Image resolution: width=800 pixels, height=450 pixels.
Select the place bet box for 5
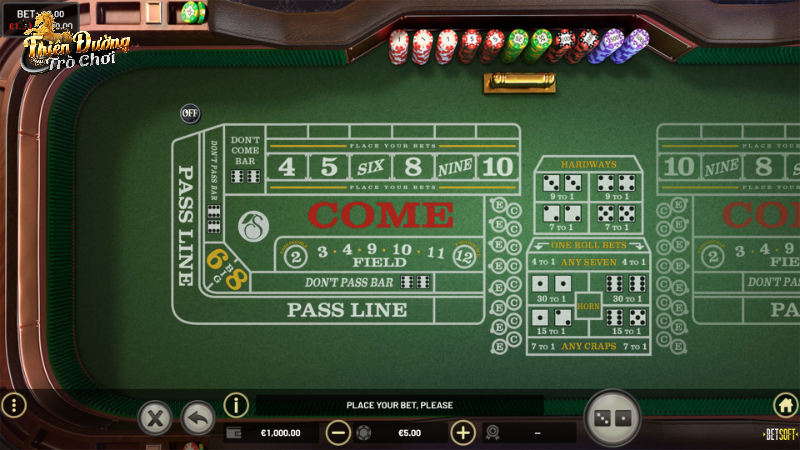click(x=329, y=167)
